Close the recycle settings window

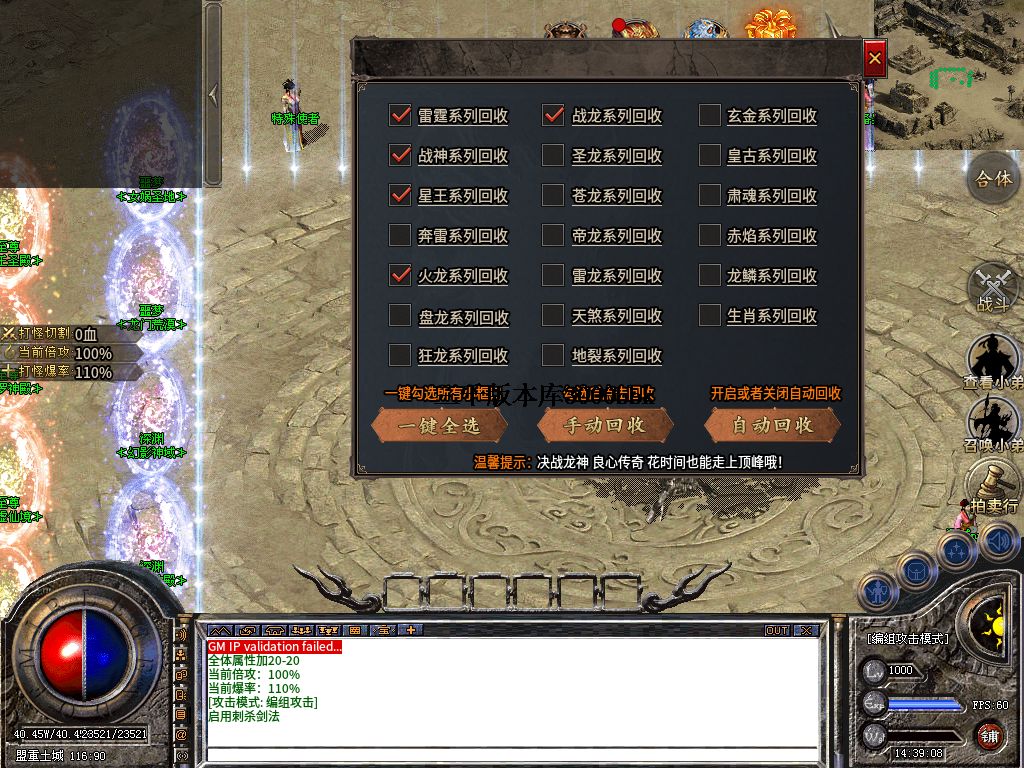point(875,59)
